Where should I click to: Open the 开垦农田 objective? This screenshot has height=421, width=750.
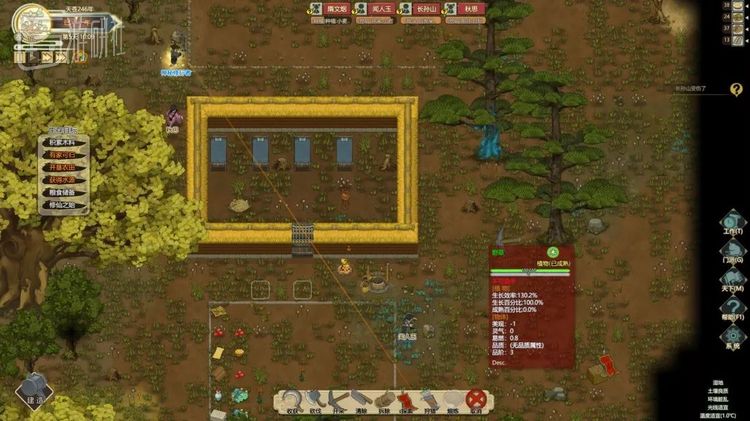67,167
